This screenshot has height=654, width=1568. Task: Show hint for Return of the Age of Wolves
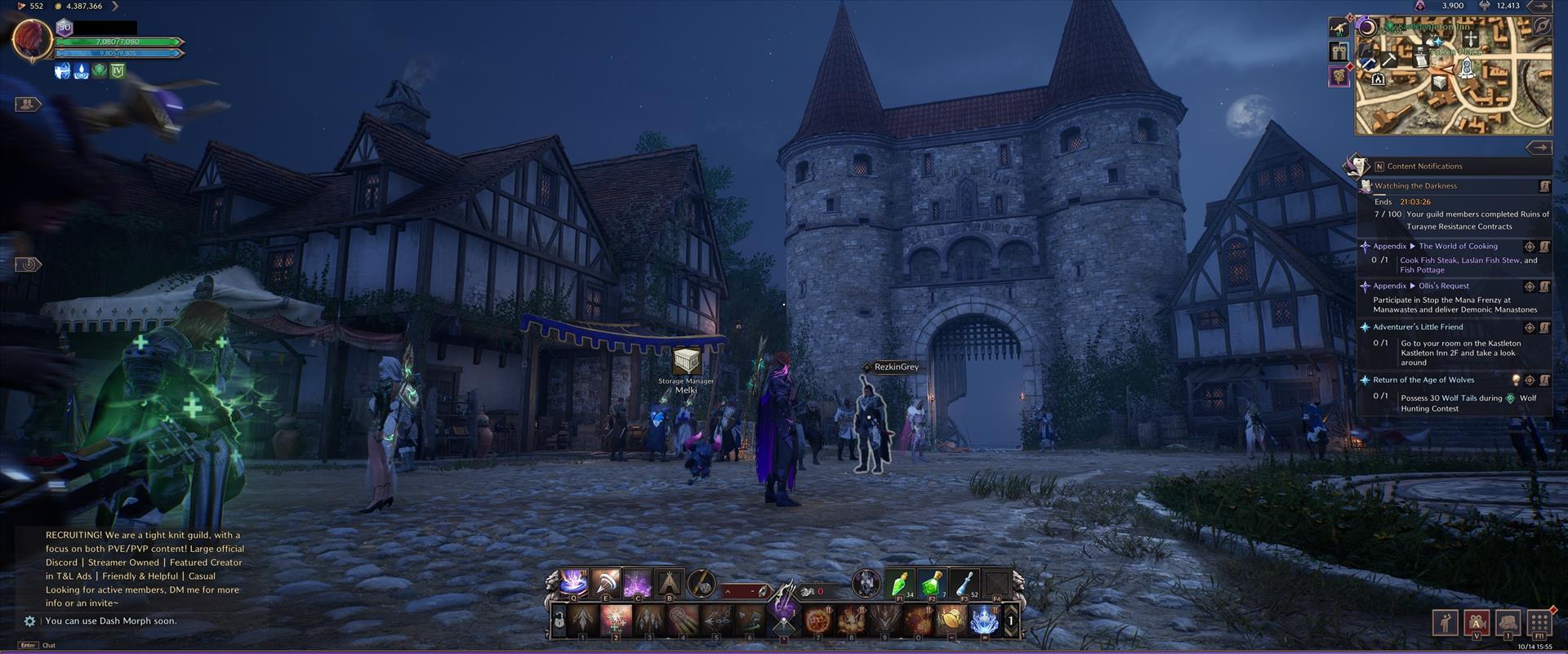click(x=1516, y=380)
